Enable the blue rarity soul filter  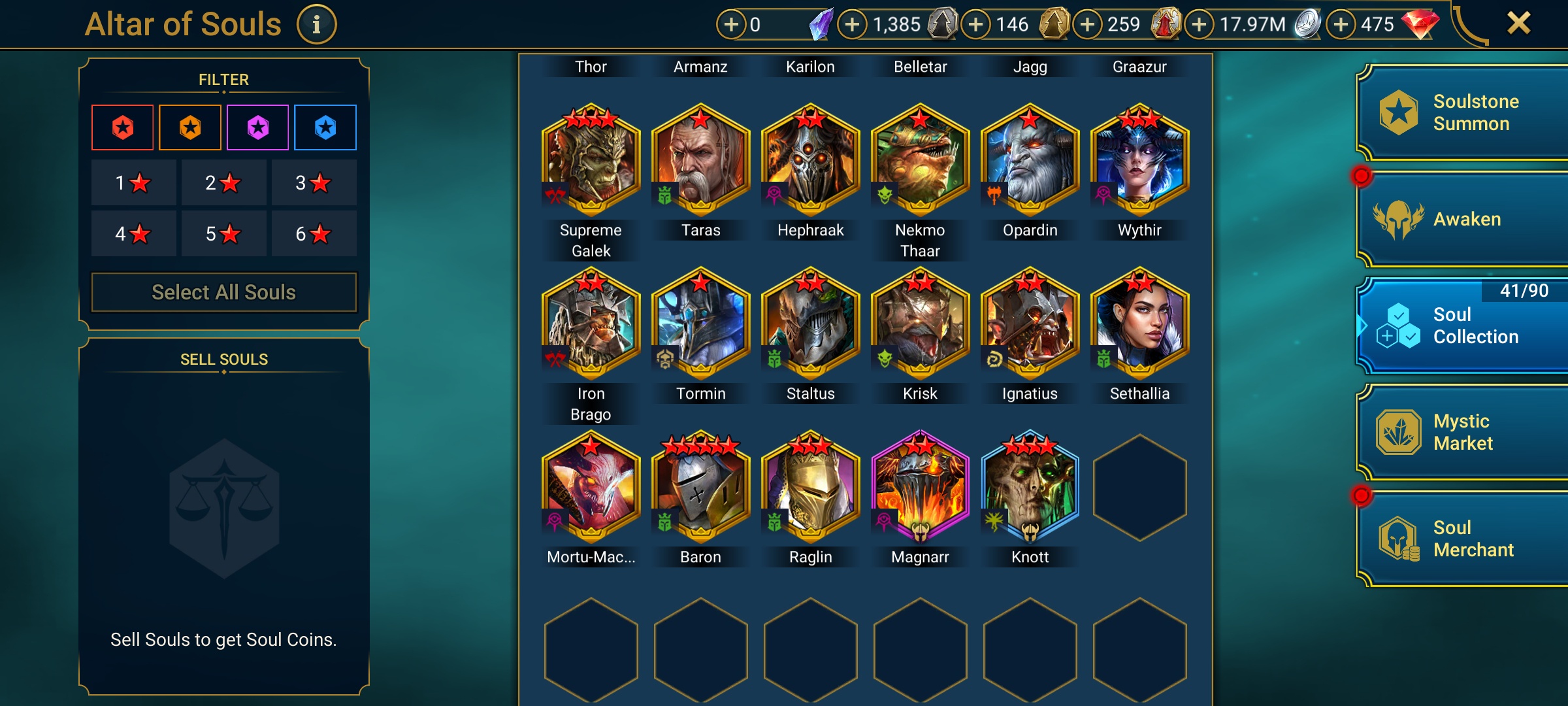[x=325, y=127]
